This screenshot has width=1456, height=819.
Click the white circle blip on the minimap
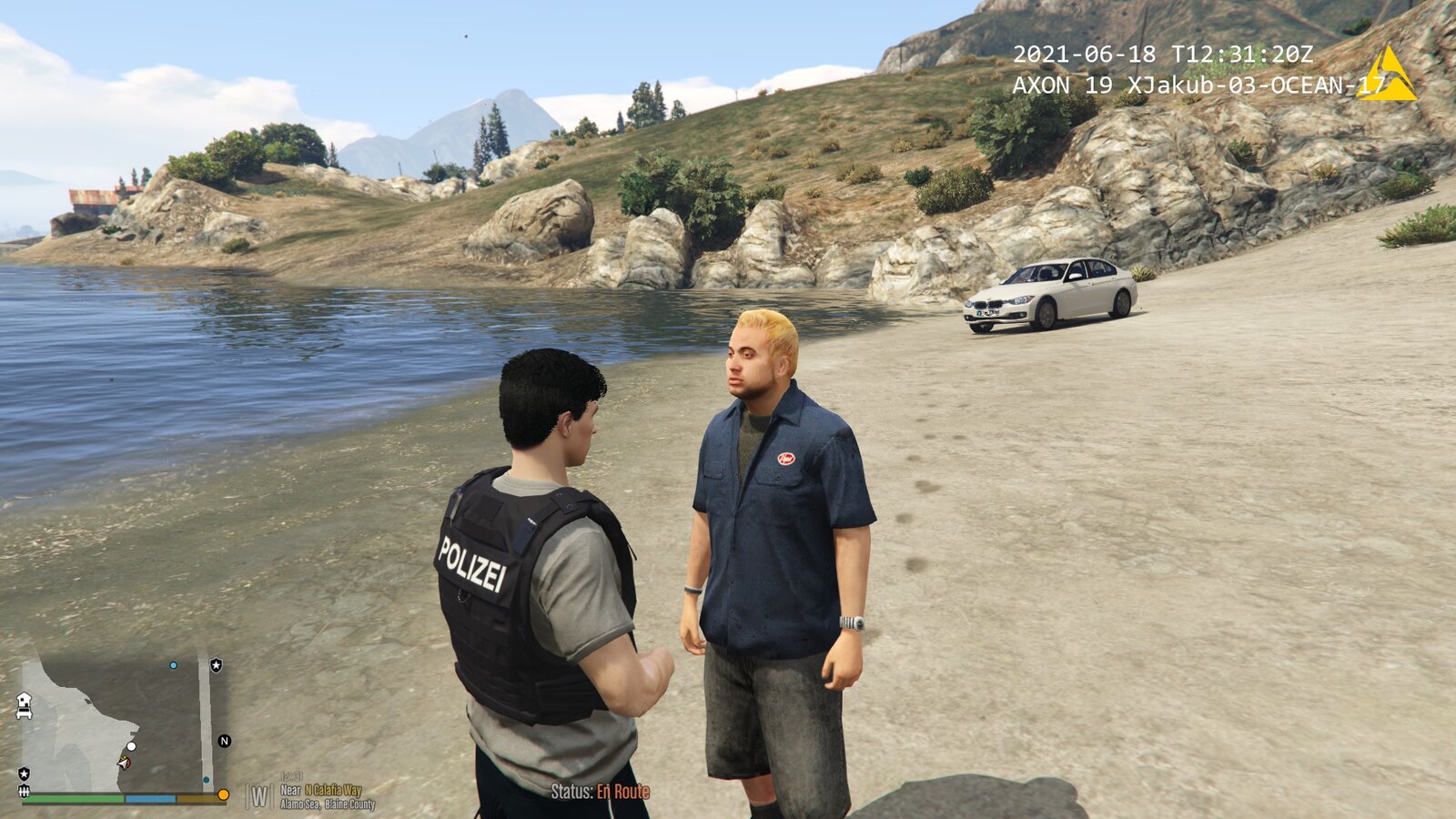(131, 746)
